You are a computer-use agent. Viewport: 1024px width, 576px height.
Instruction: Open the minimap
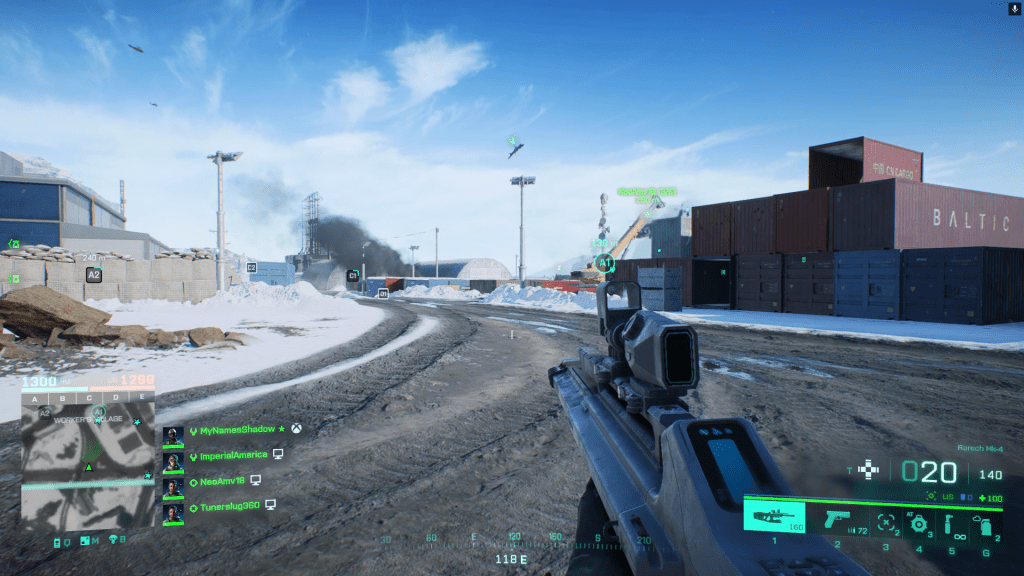coord(88,468)
